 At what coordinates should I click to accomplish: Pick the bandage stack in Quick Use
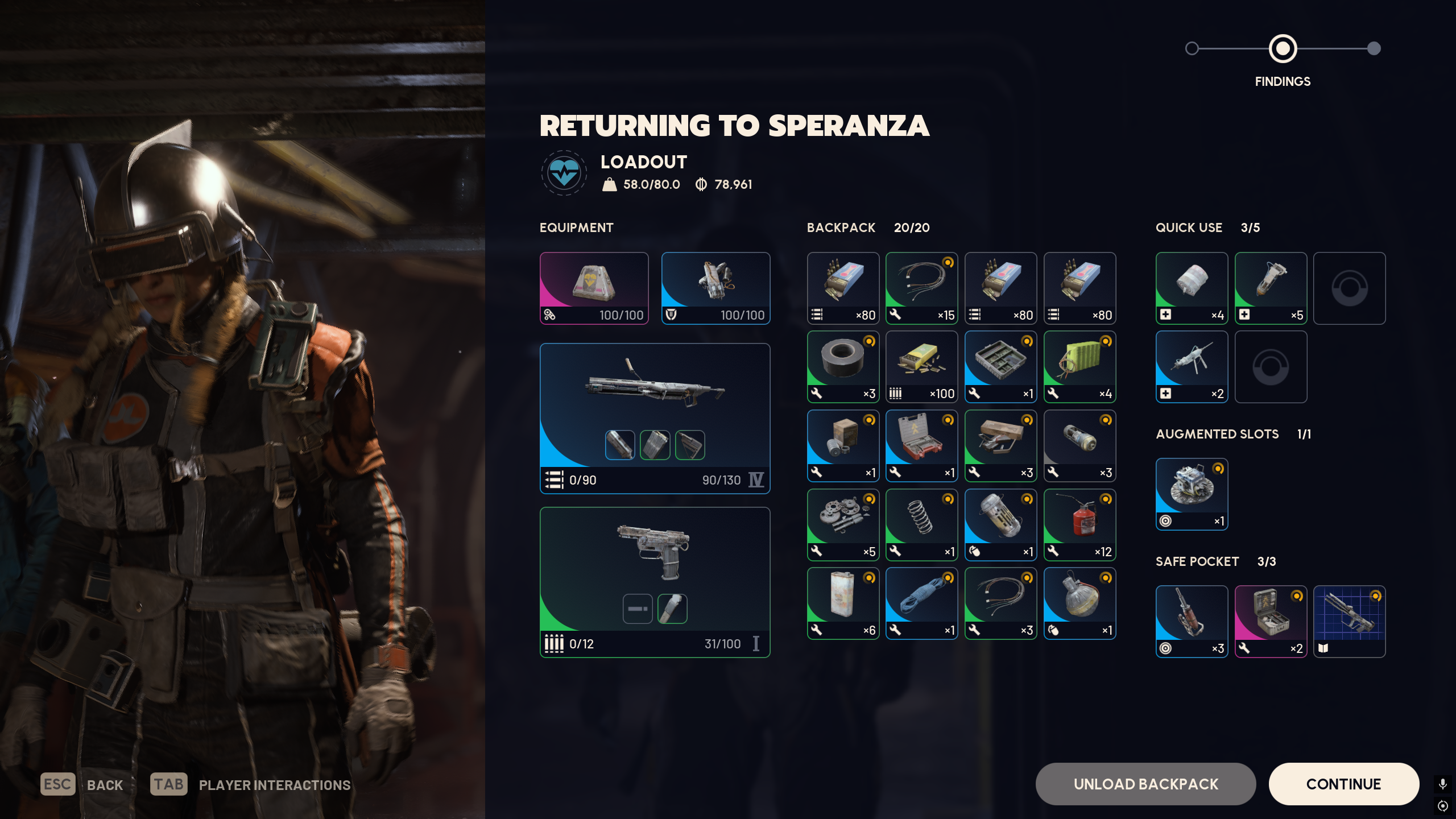point(1192,288)
